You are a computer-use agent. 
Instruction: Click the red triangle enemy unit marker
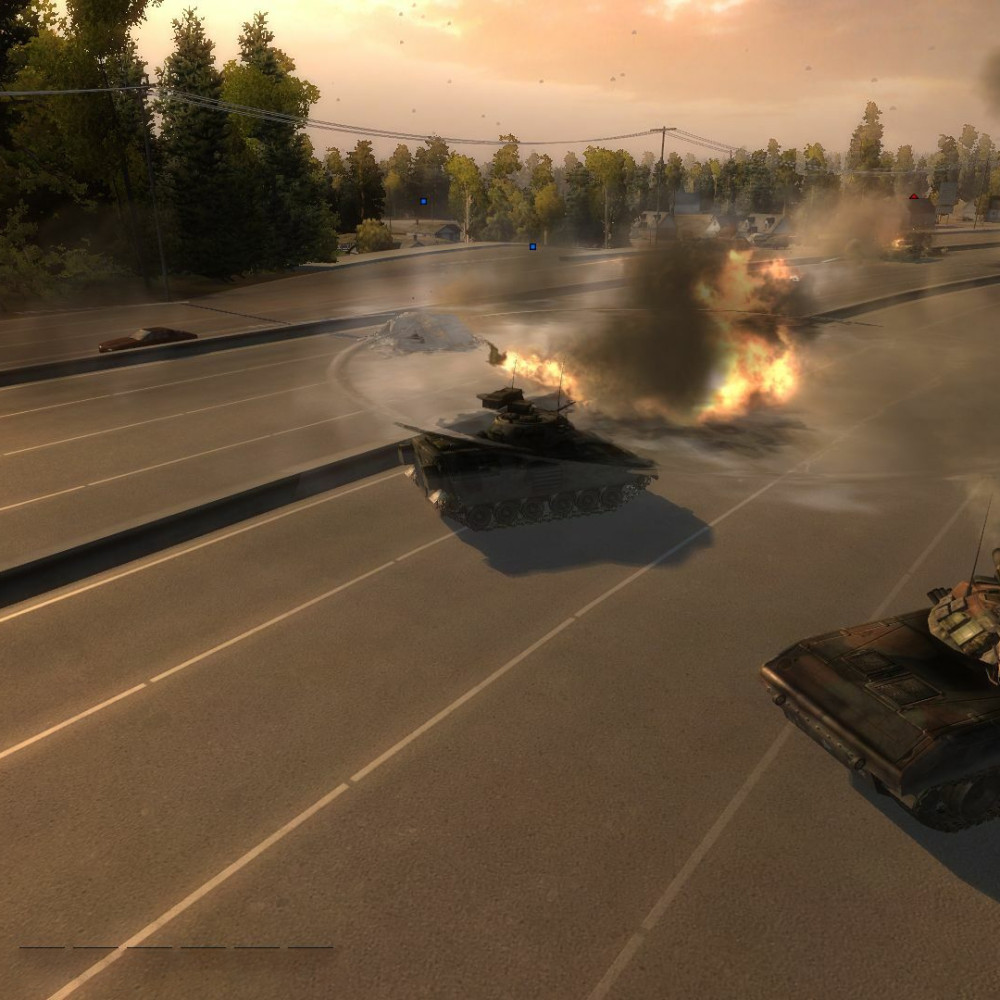[x=913, y=197]
